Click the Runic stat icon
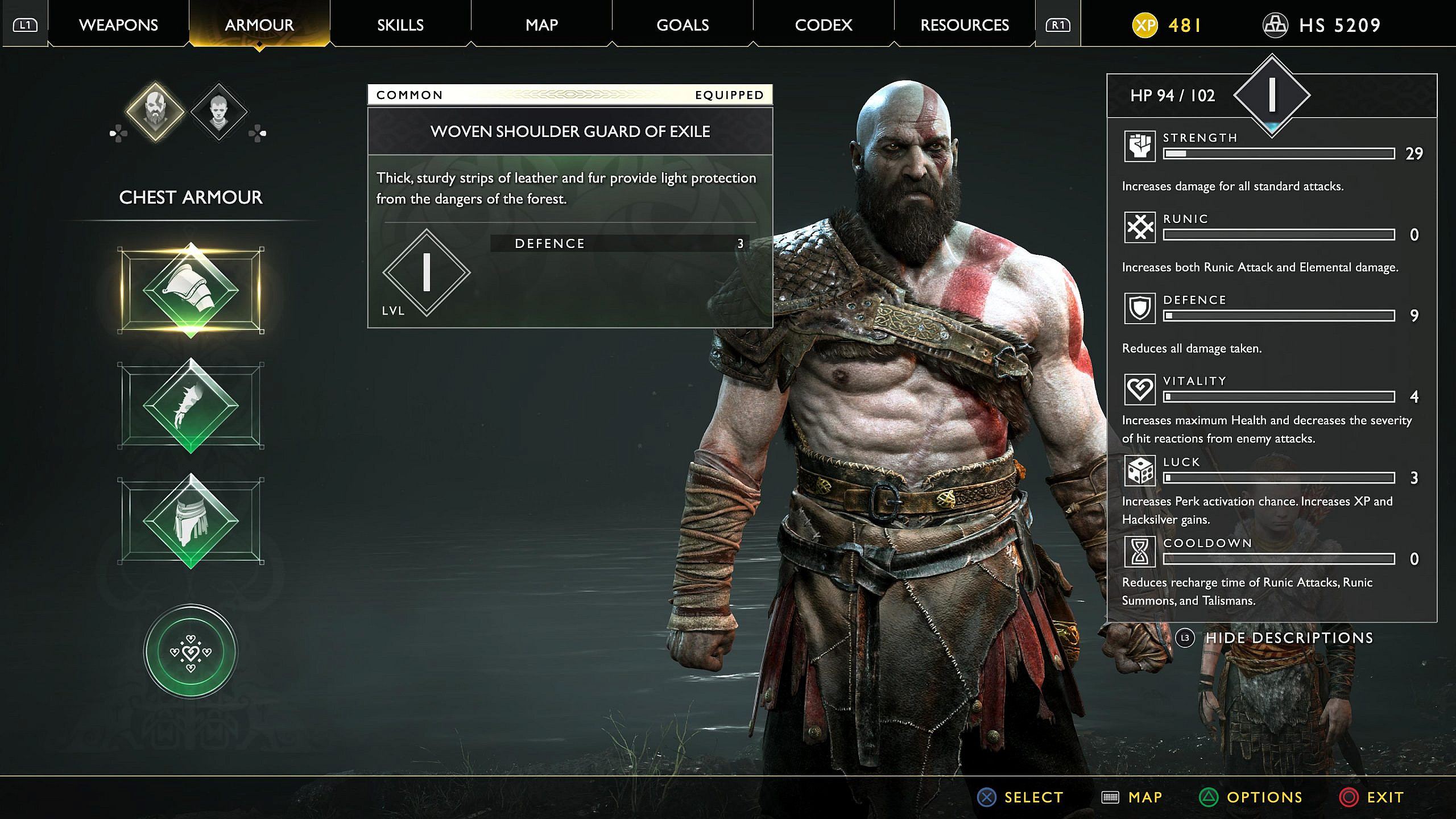Image resolution: width=1456 pixels, height=819 pixels. 1140,227
